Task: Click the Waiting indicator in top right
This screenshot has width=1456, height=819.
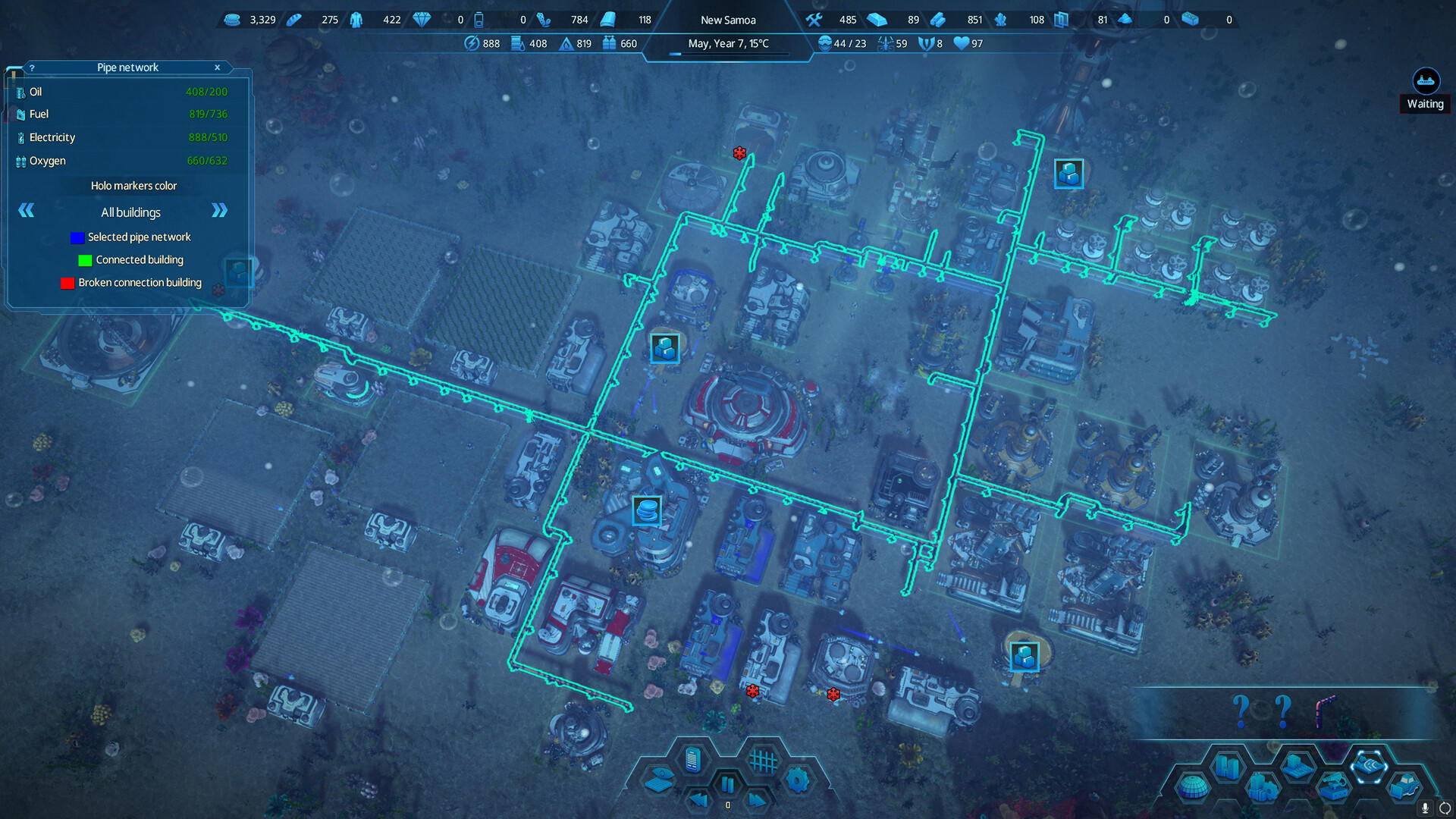Action: [x=1424, y=91]
